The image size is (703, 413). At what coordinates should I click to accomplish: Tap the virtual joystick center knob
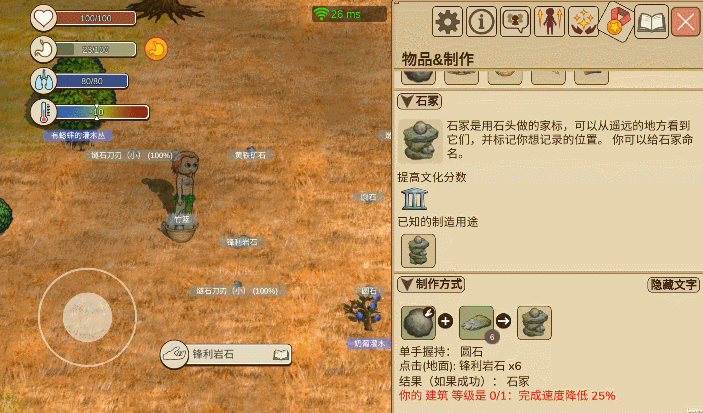point(87,316)
